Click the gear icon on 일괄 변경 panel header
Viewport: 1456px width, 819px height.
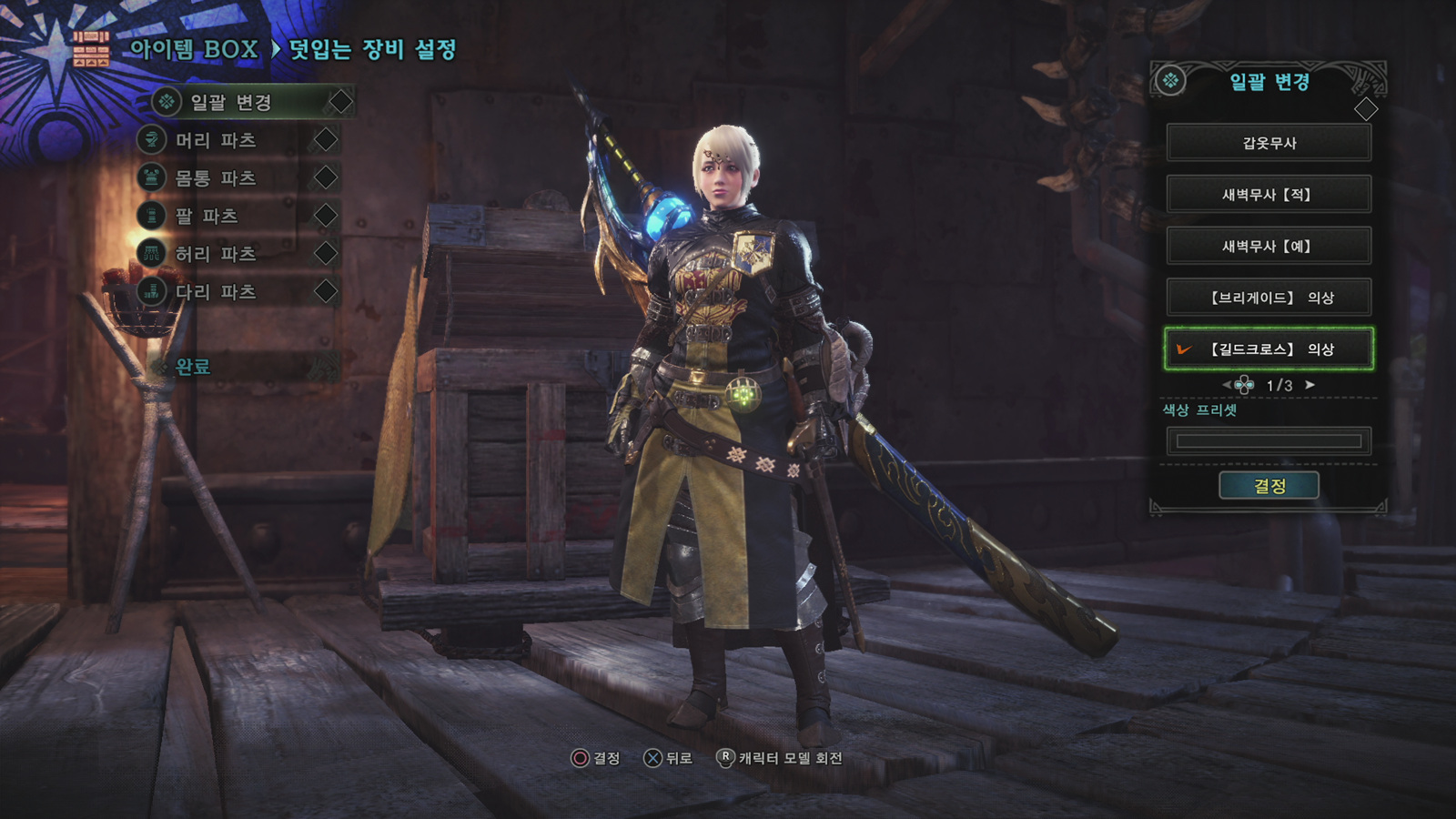tap(1173, 79)
